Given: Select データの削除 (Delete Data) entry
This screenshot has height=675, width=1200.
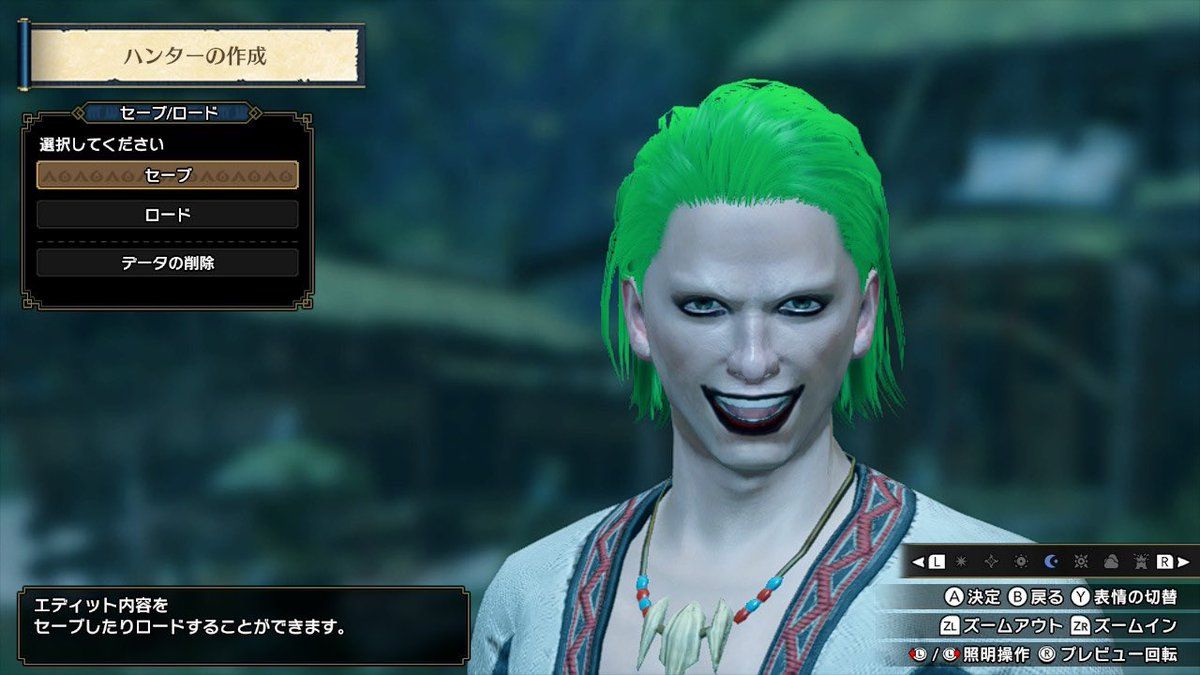Looking at the screenshot, I should [x=167, y=263].
